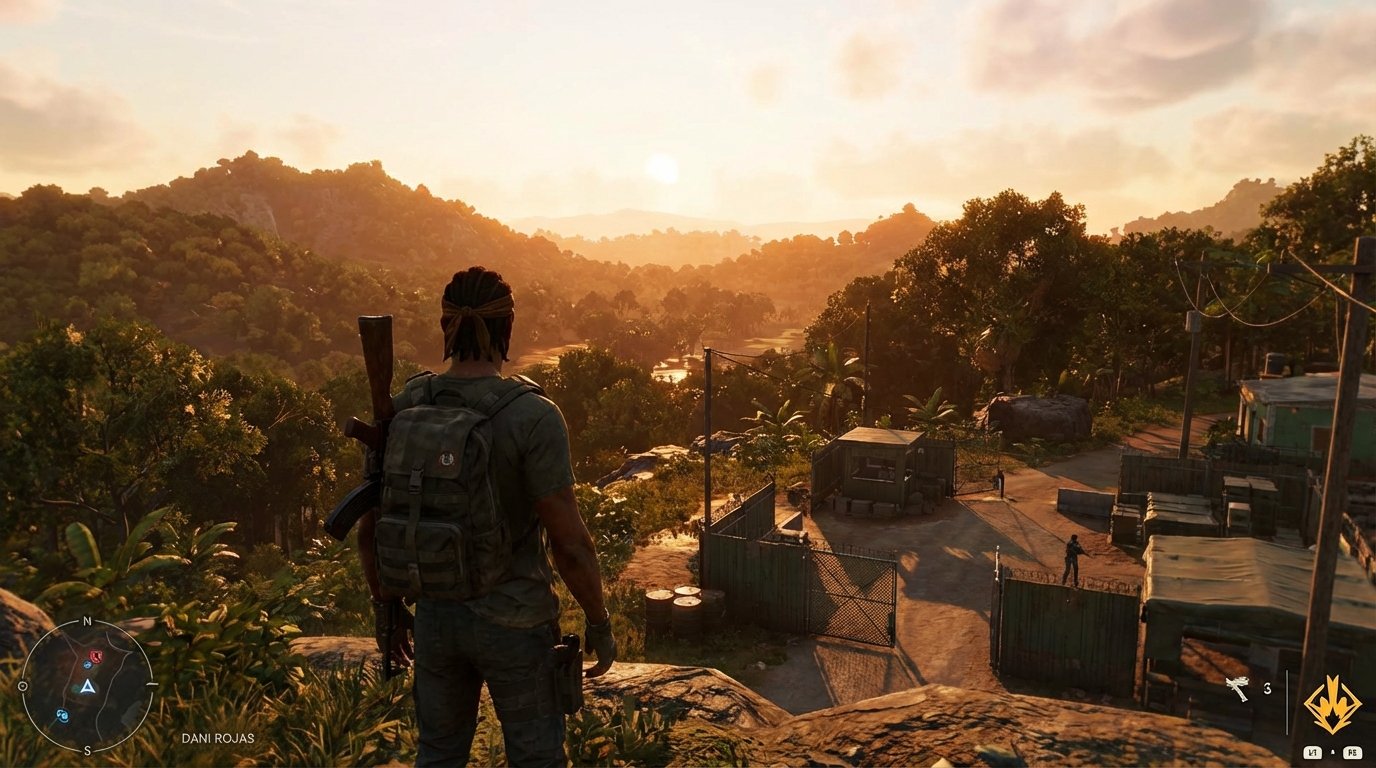Select the red enemy marker on the minimap
Viewport: 1376px width, 768px height.
pos(96,657)
